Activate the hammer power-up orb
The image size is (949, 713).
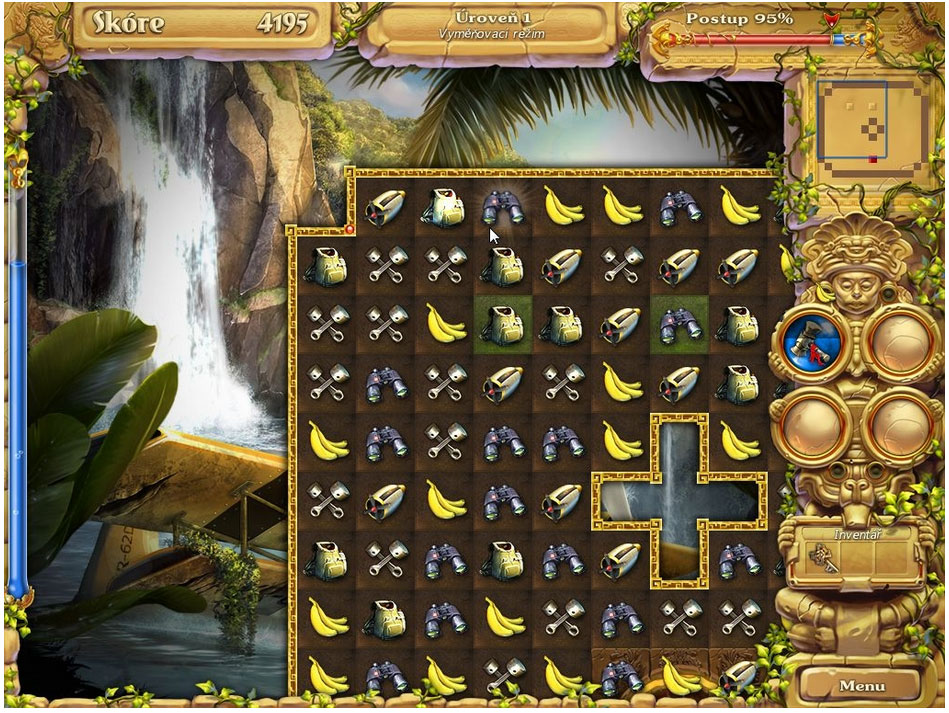point(809,343)
